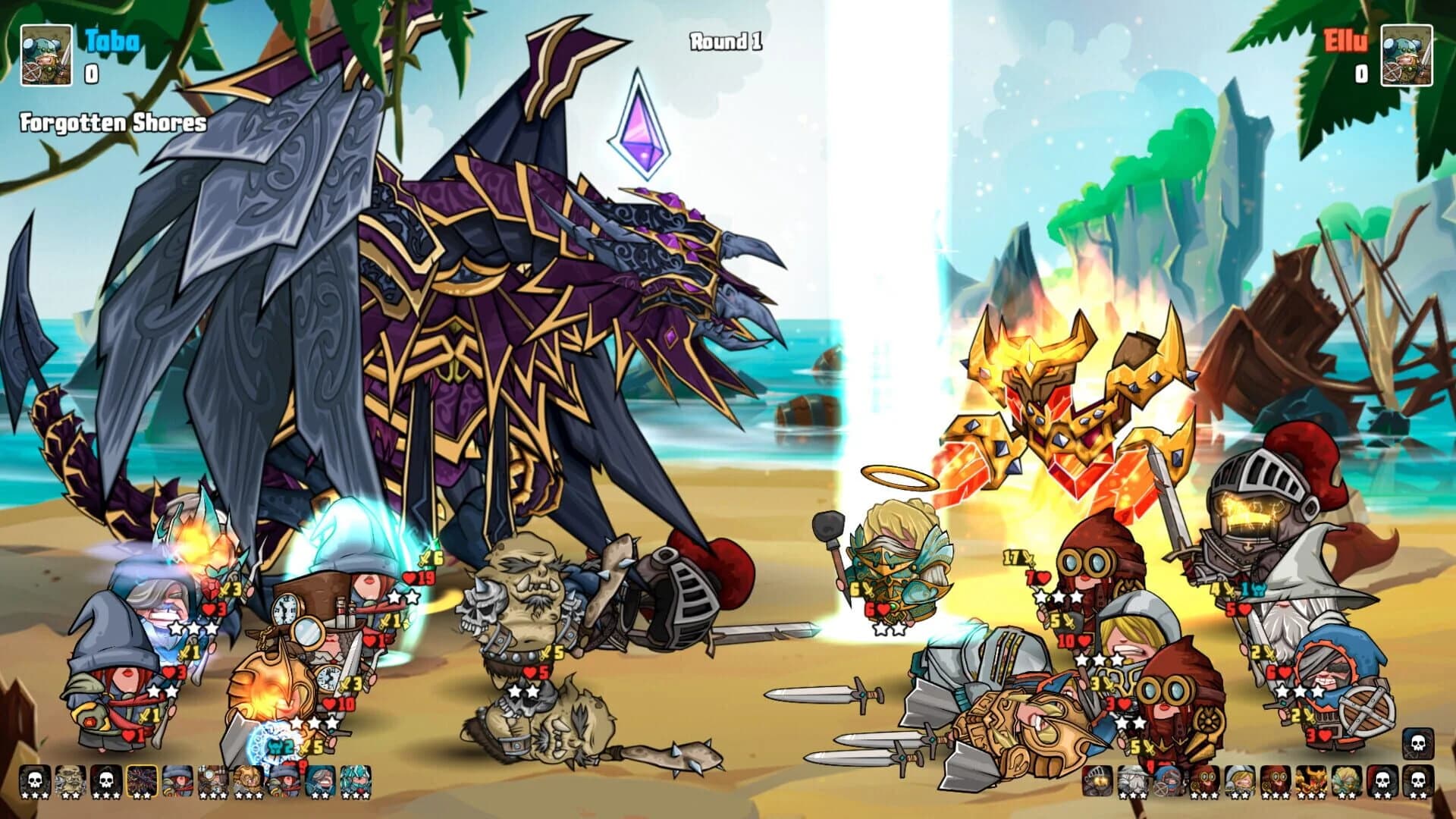Toggle selection of Taba's hooded red-haired unit portrait
The height and width of the screenshot is (819, 1456).
(177, 781)
